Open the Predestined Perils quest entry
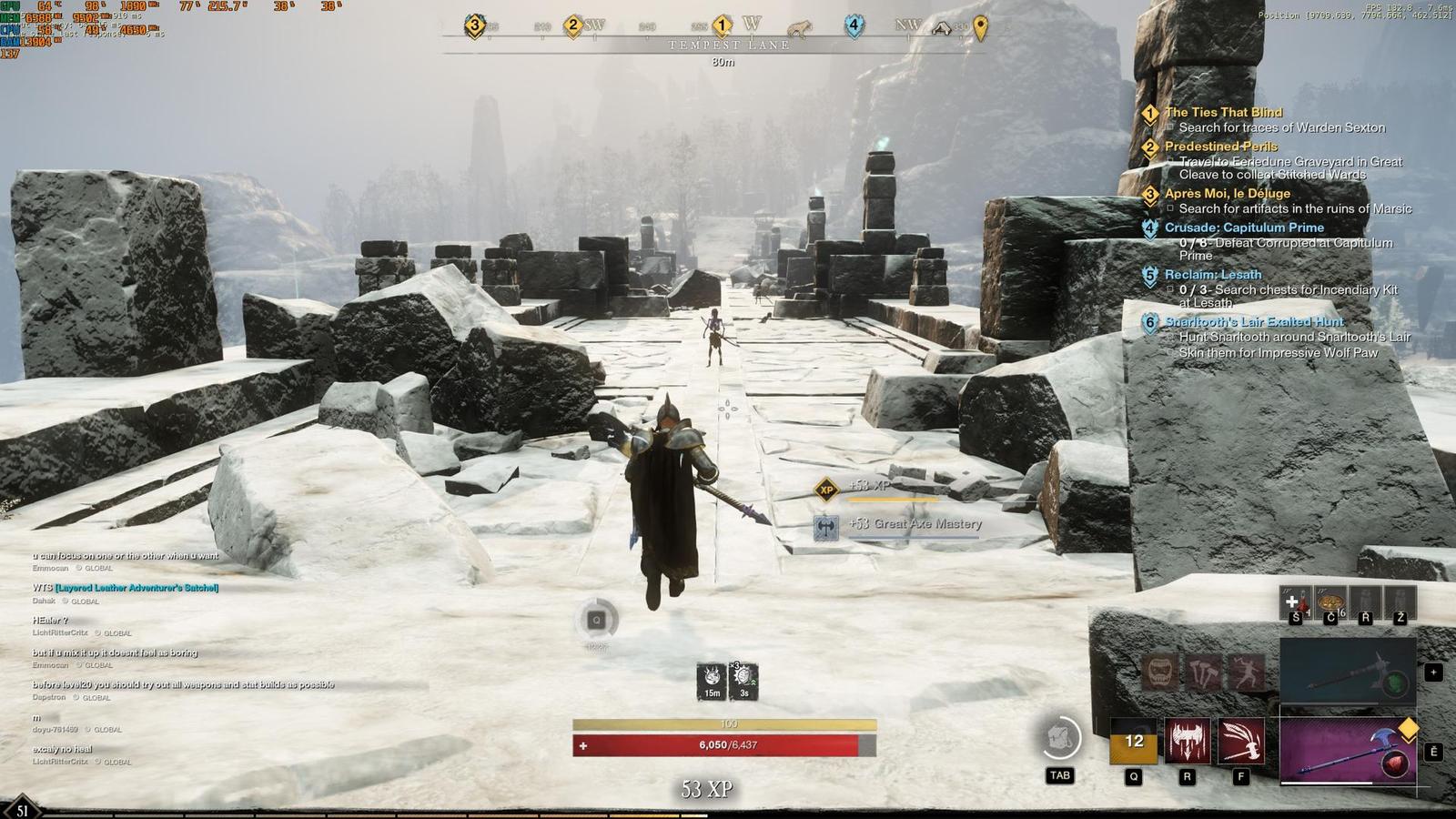Viewport: 1456px width, 819px height. point(1220,147)
